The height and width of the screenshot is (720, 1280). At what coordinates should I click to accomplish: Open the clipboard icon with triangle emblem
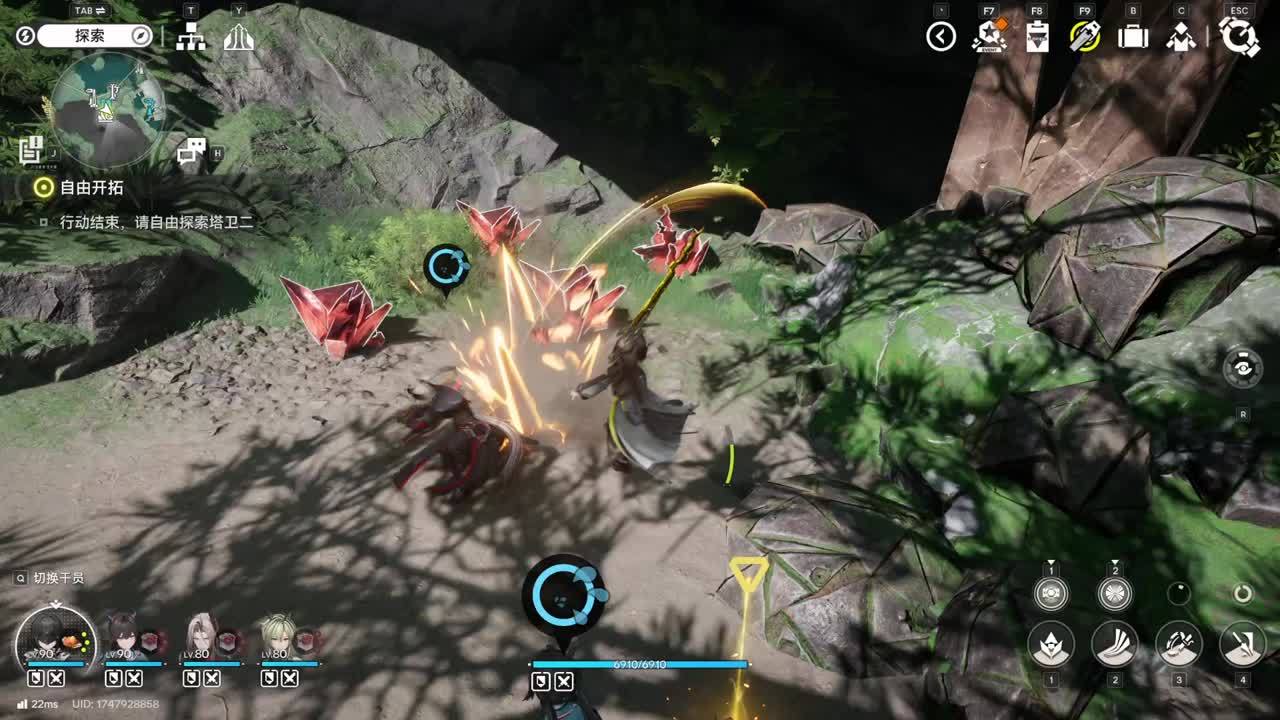pyautogui.click(x=1037, y=37)
